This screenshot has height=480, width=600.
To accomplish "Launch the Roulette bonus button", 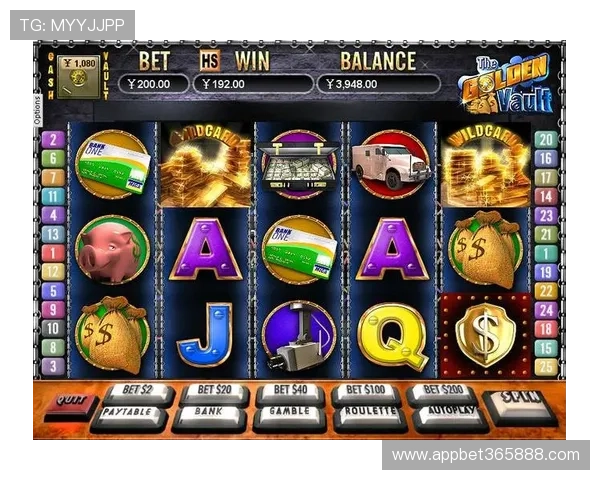I will point(369,413).
